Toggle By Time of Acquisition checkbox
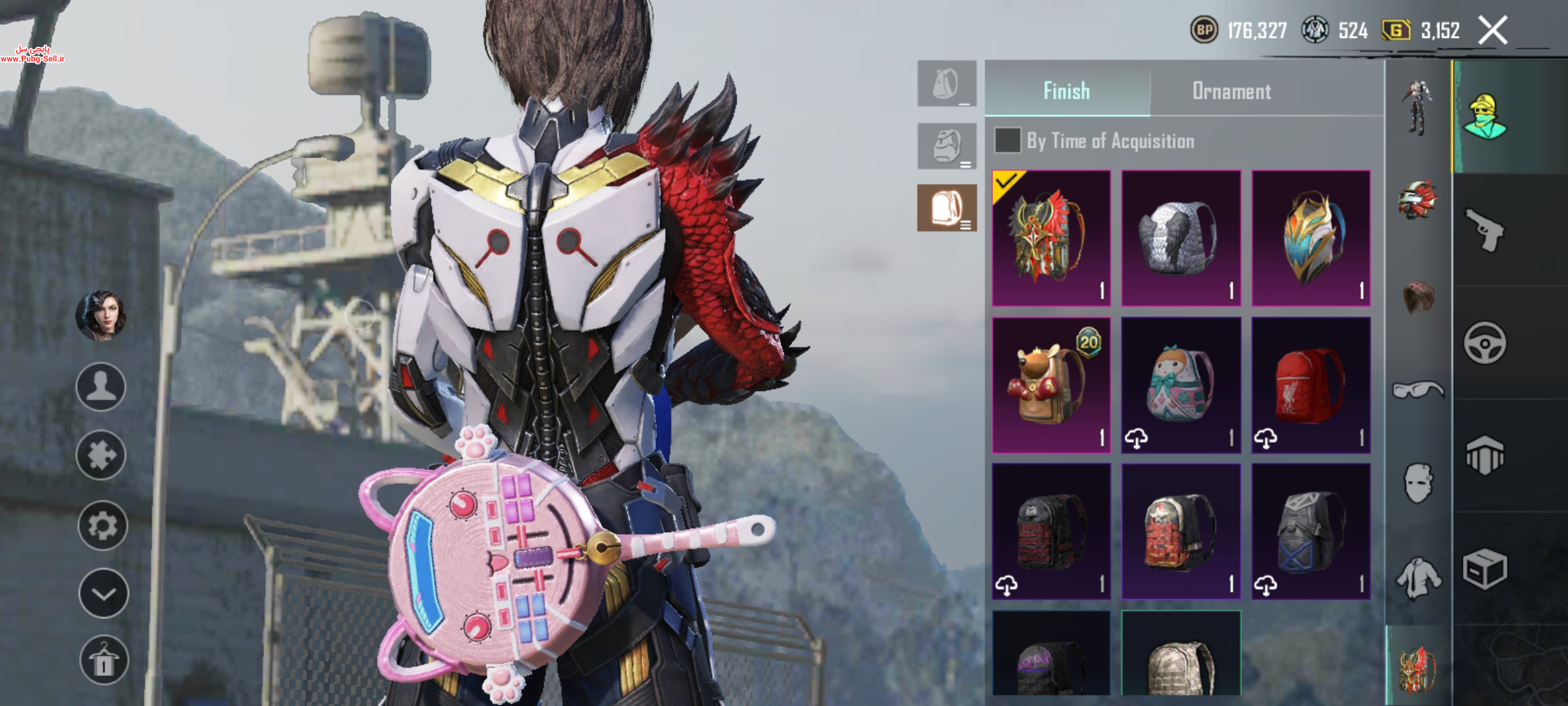Screen dimensions: 1568x706 [x=1007, y=141]
